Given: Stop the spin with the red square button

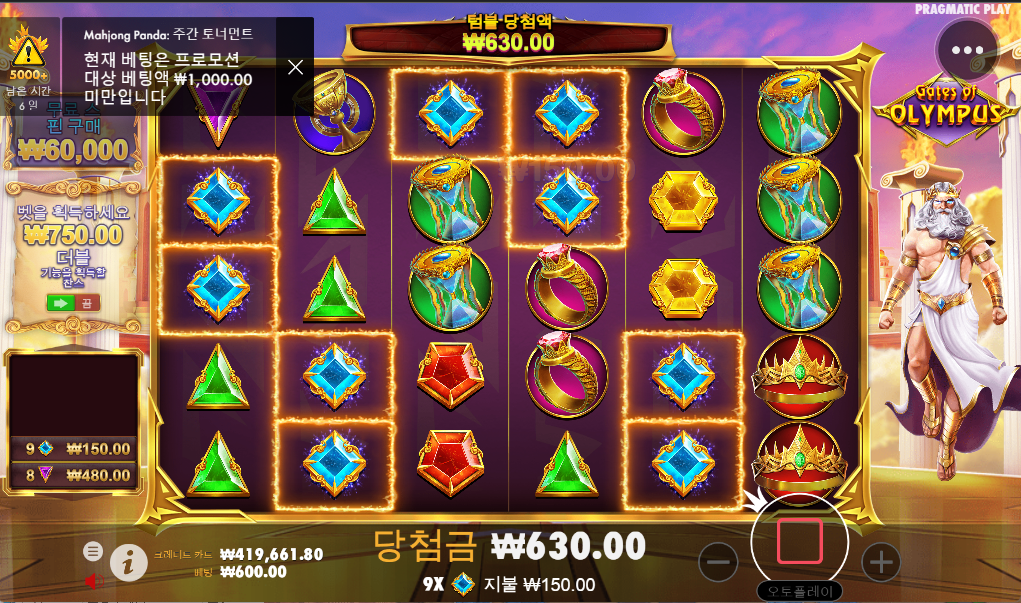Looking at the screenshot, I should (799, 541).
